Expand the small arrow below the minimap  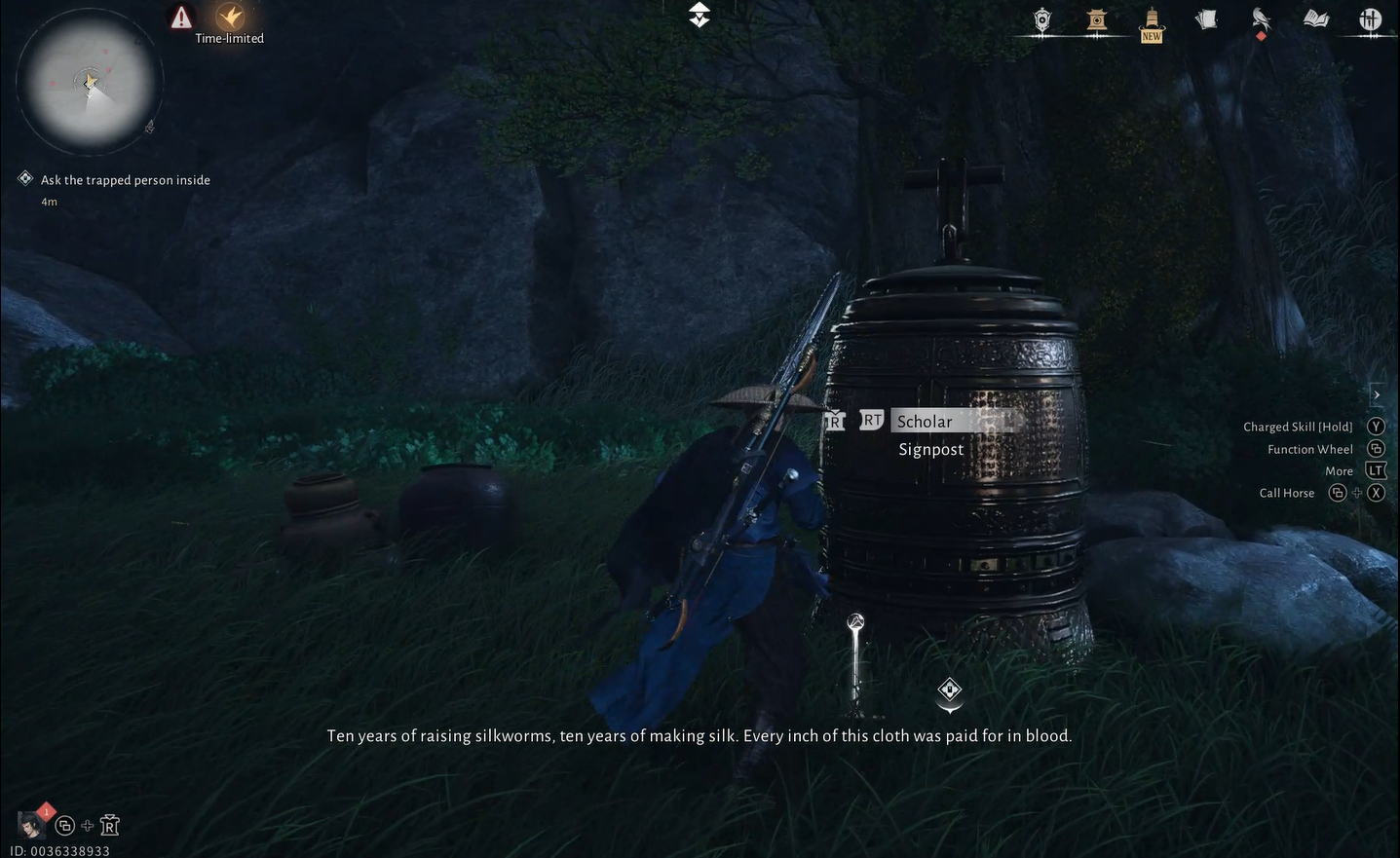(x=148, y=127)
